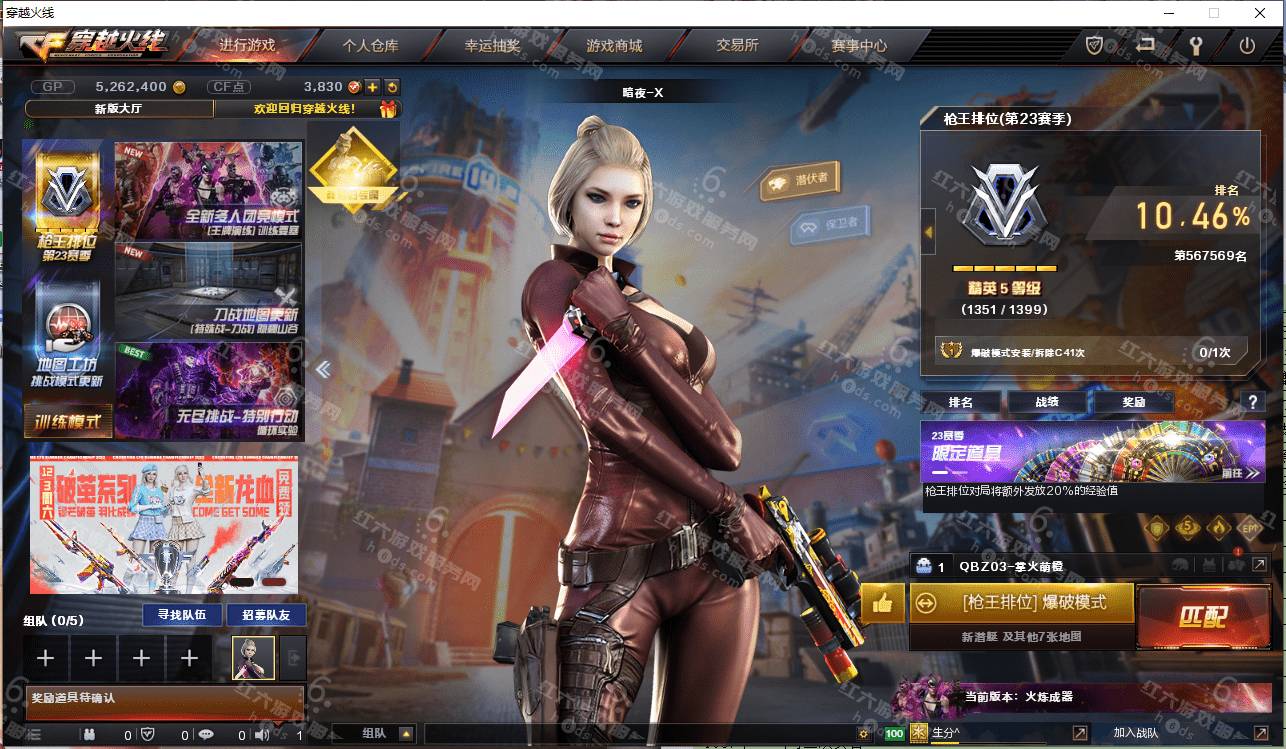Enter 训练模式 training mode

(x=68, y=422)
